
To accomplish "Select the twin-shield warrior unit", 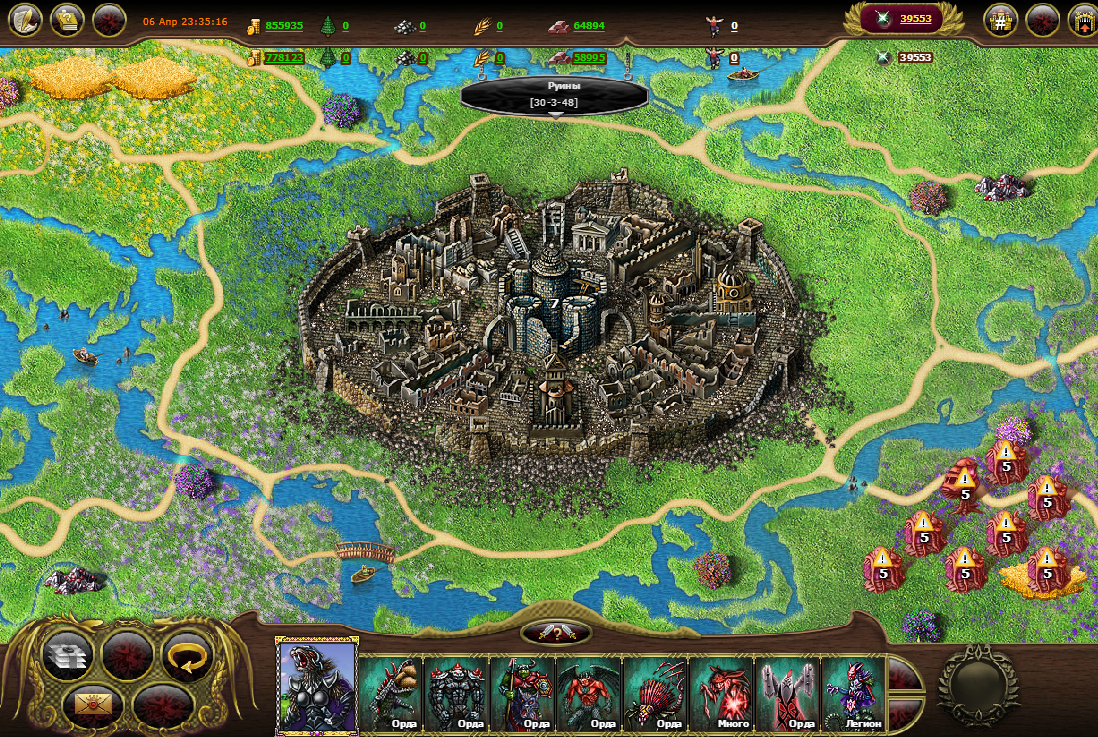I will (x=787, y=692).
